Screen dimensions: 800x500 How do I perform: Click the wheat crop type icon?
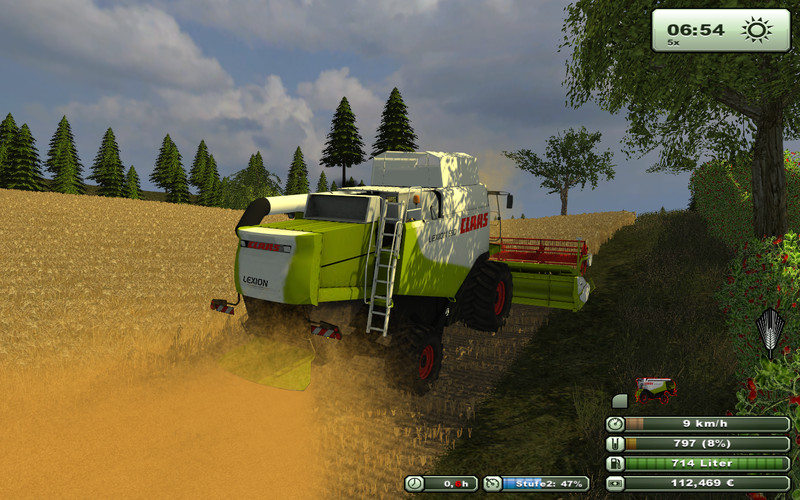(769, 333)
